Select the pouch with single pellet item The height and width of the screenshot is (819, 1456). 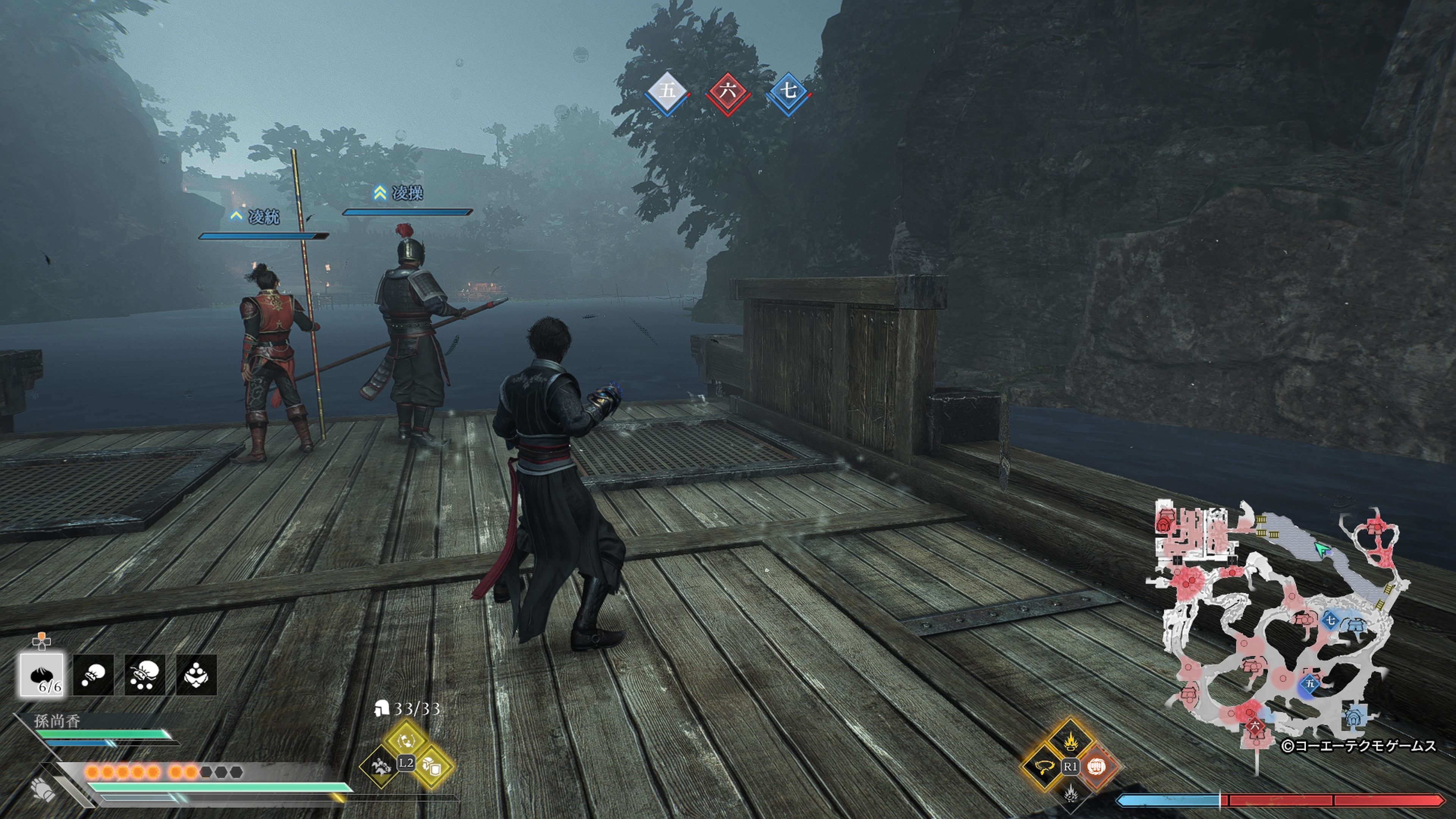pyautogui.click(x=93, y=674)
